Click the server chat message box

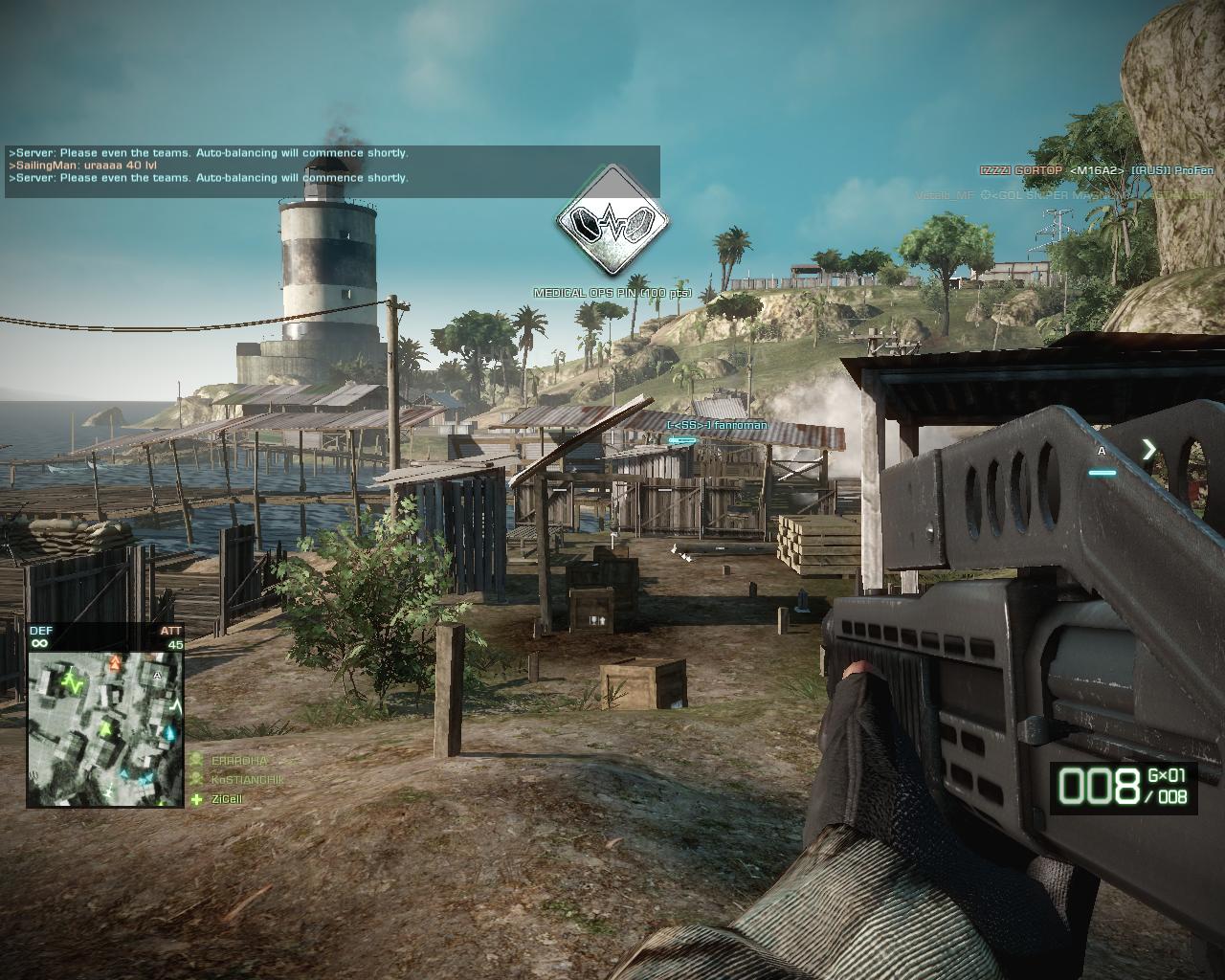coord(332,166)
